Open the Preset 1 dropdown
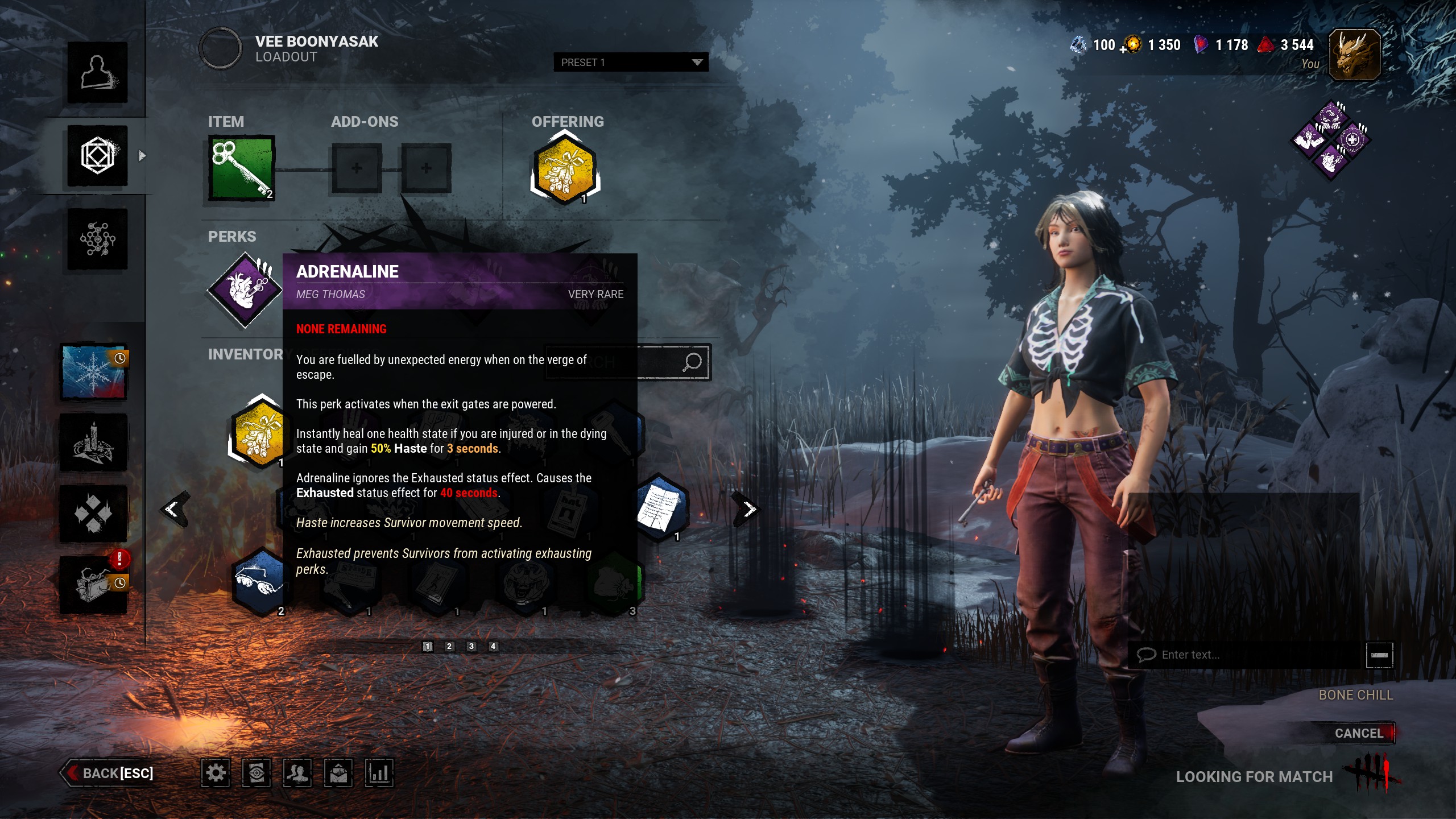This screenshot has height=819, width=1456. click(630, 62)
